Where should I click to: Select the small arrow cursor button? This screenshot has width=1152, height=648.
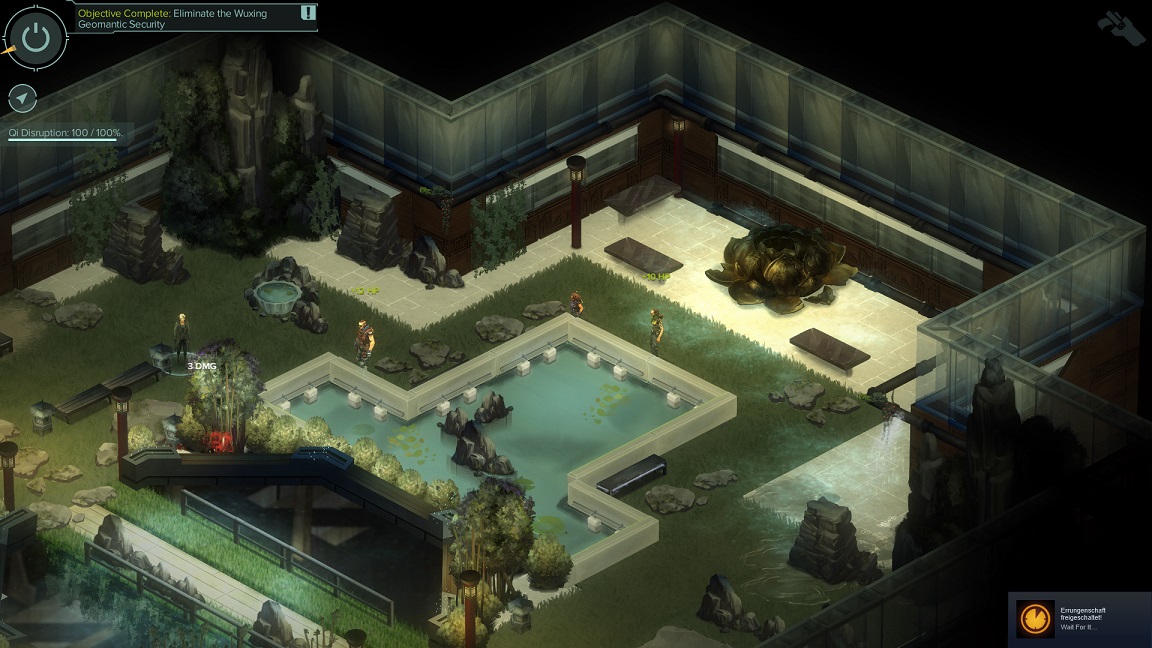[22, 98]
